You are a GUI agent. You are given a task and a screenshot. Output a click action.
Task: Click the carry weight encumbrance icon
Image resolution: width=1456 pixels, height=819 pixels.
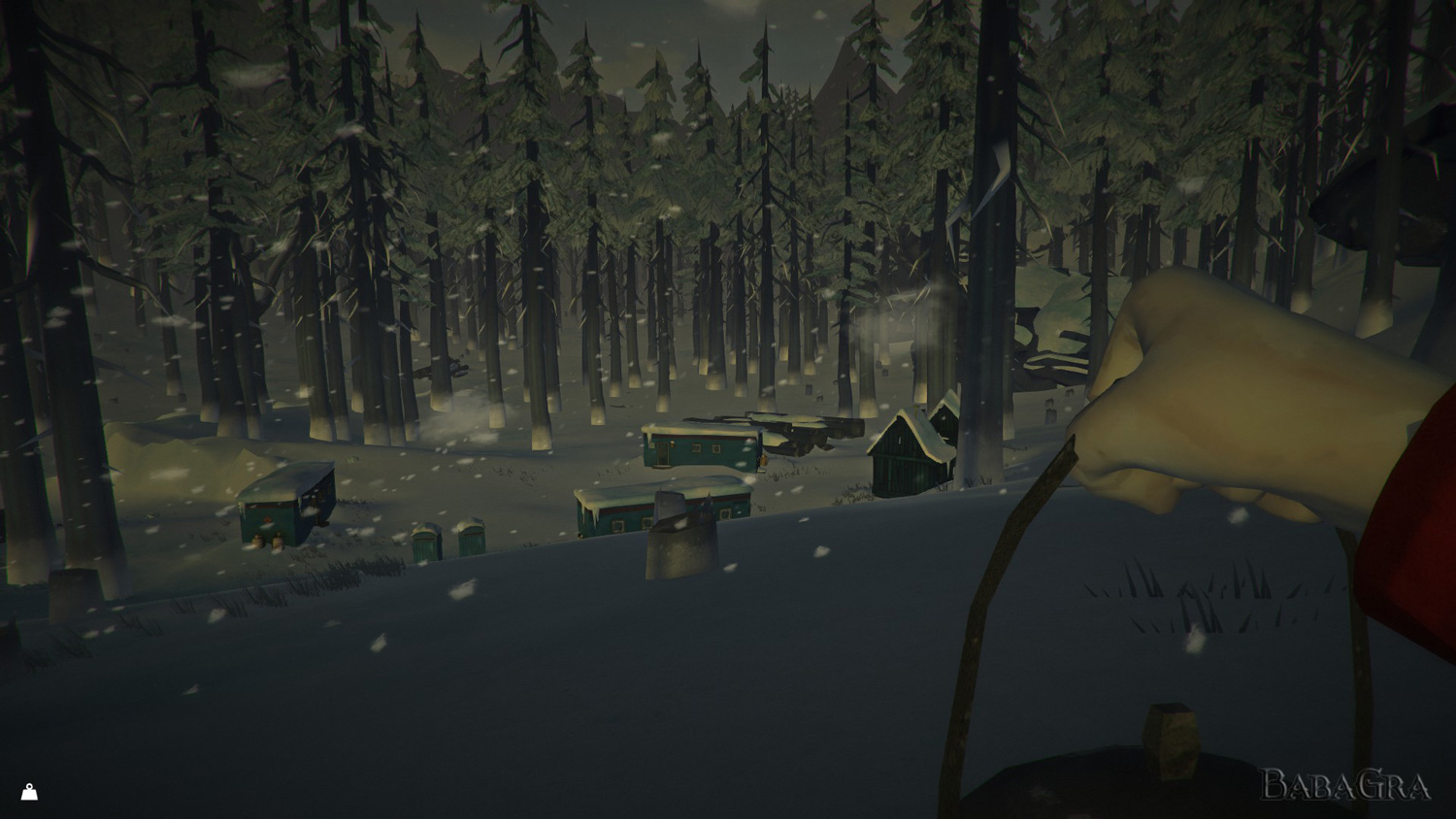29,792
